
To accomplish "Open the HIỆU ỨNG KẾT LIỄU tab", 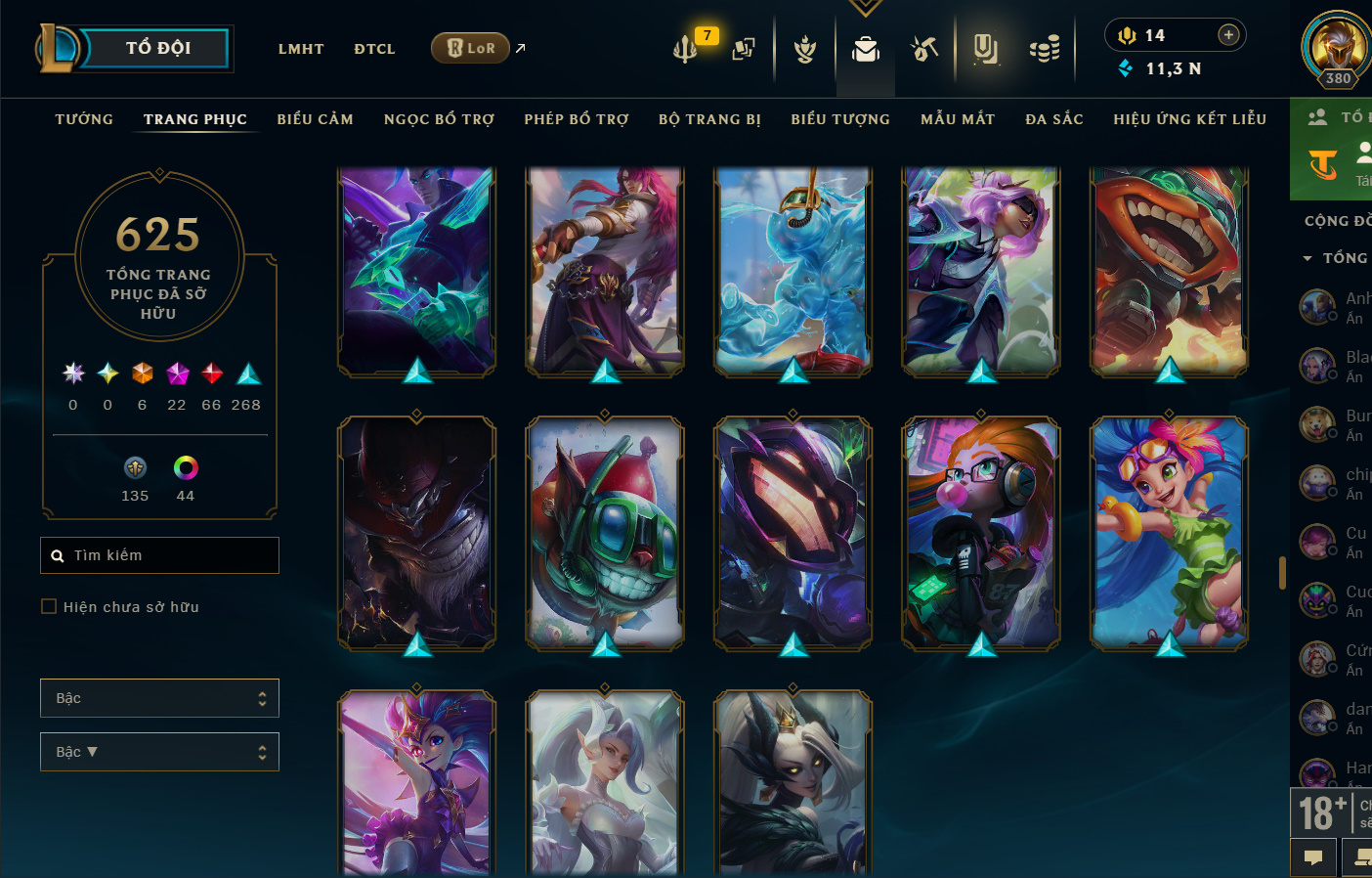I will [x=1189, y=119].
